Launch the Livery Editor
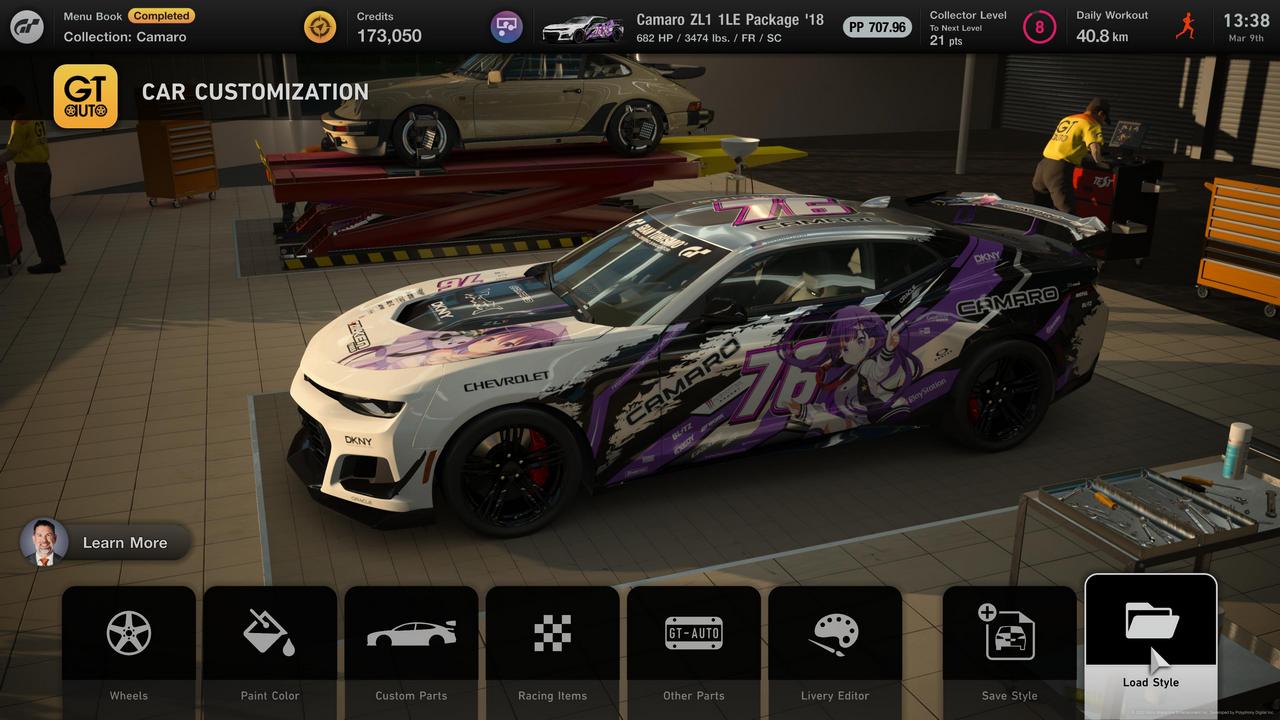 [835, 645]
